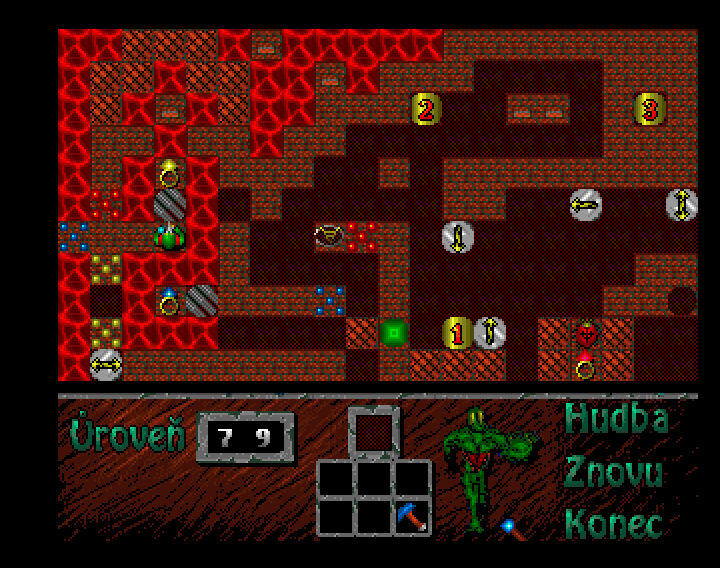This screenshot has height=568, width=721.
Task: Toggle music with the Hudba option
Action: 615,419
